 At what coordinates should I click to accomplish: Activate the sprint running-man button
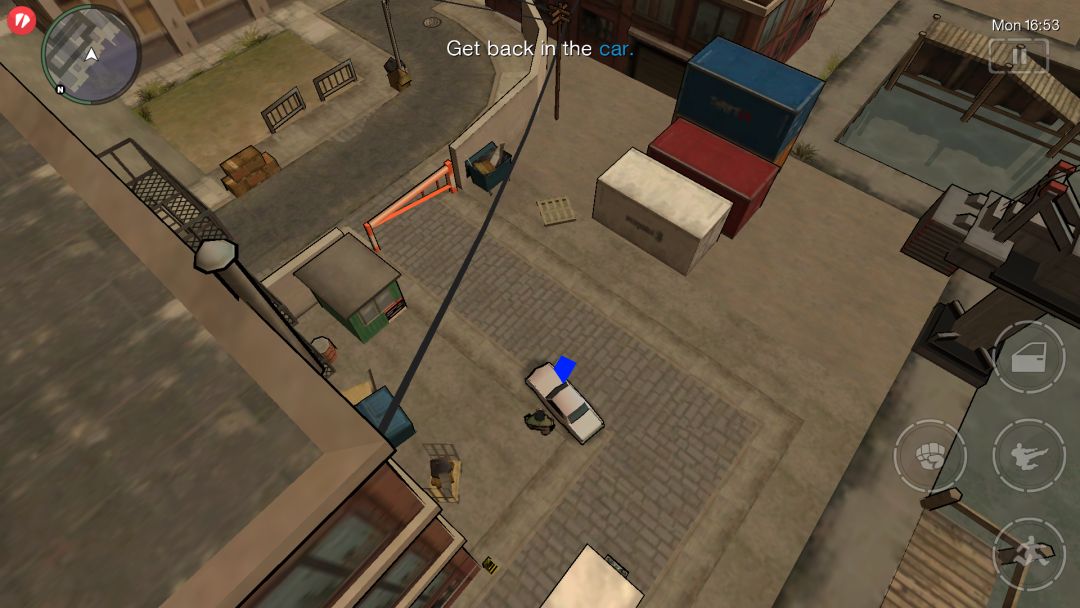(x=1029, y=553)
